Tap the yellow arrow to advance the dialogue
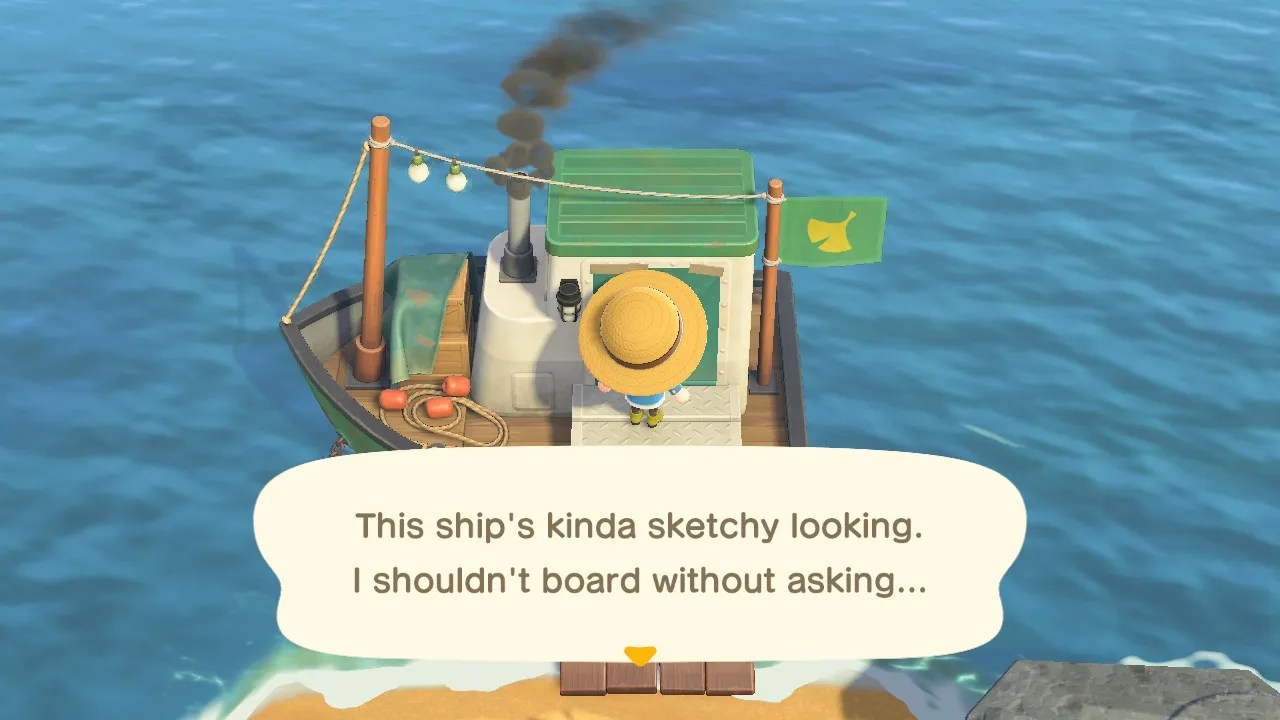1280x720 pixels. pos(640,651)
